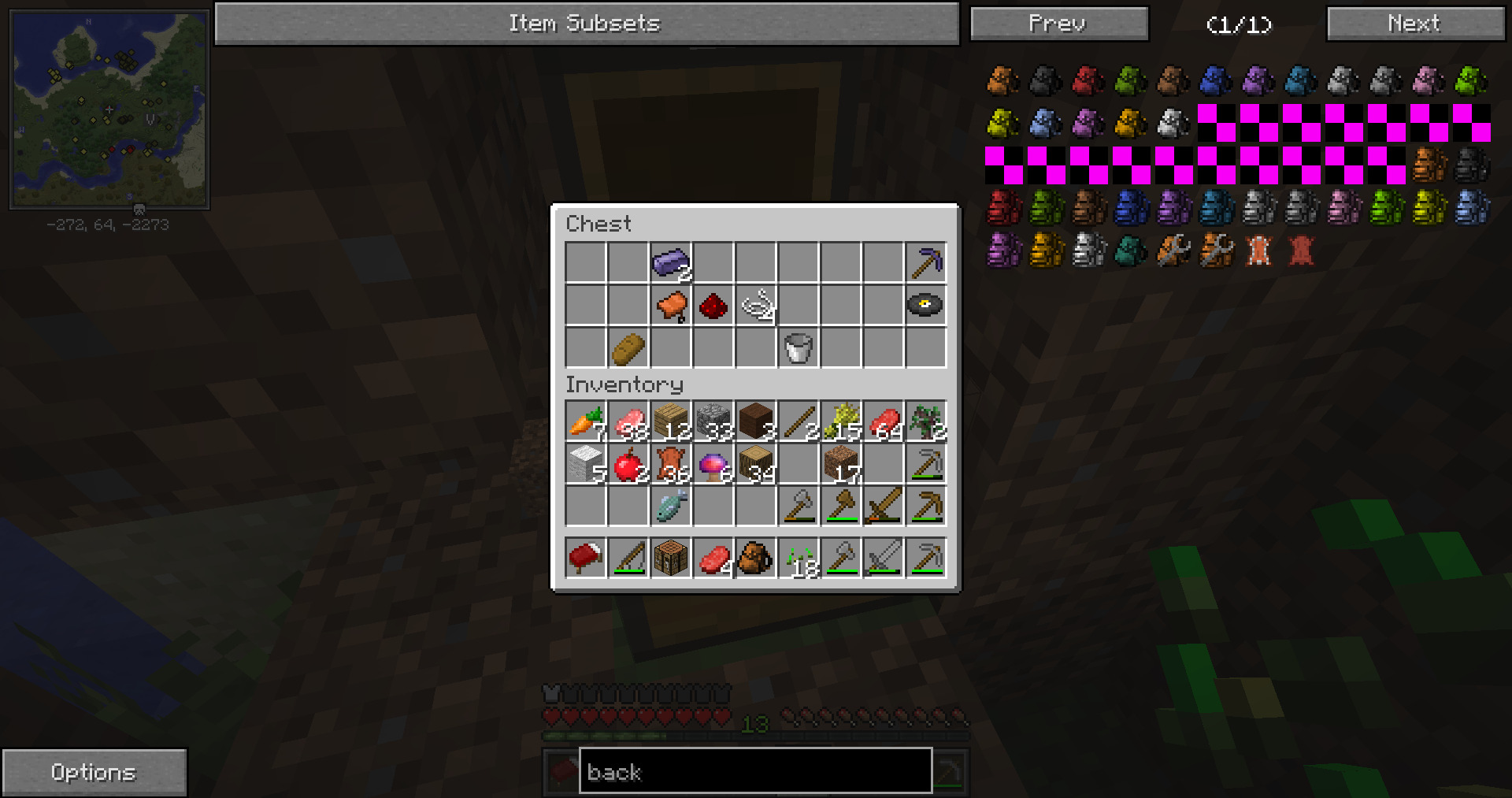The width and height of the screenshot is (1512, 798).
Task: Click the minimap in the corner
Action: (109, 109)
